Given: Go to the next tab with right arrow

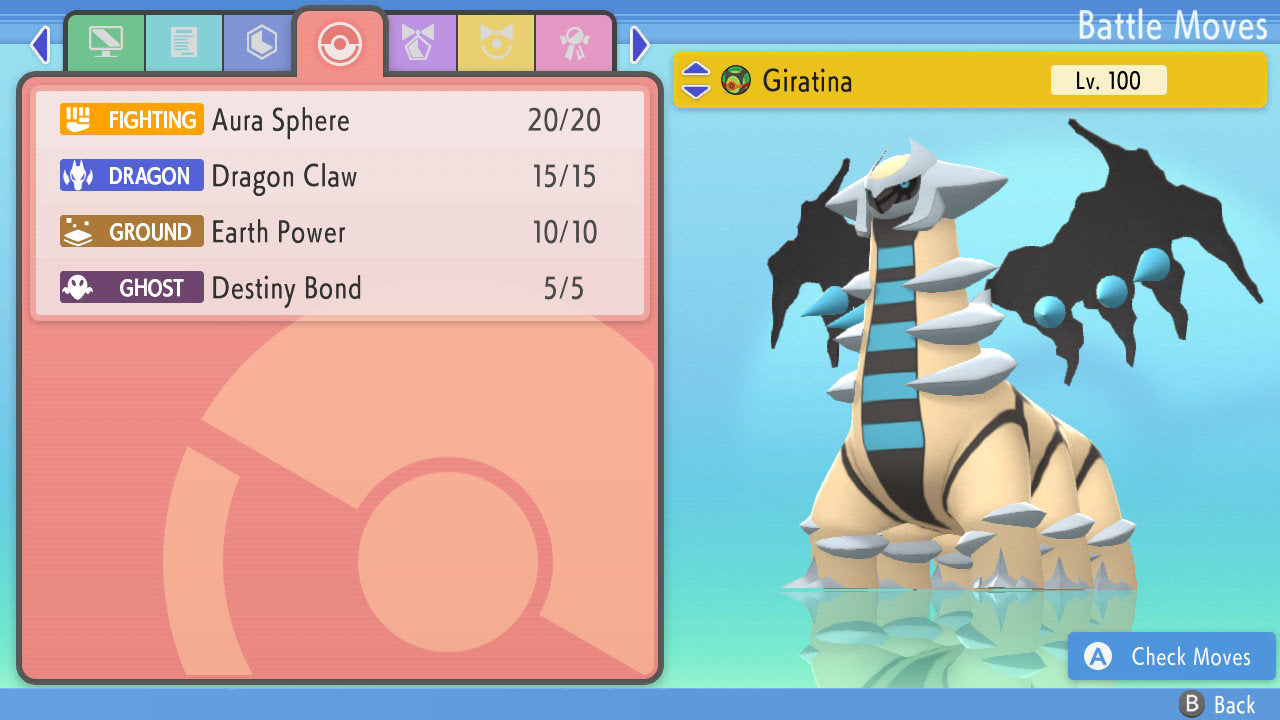Looking at the screenshot, I should [x=640, y=45].
